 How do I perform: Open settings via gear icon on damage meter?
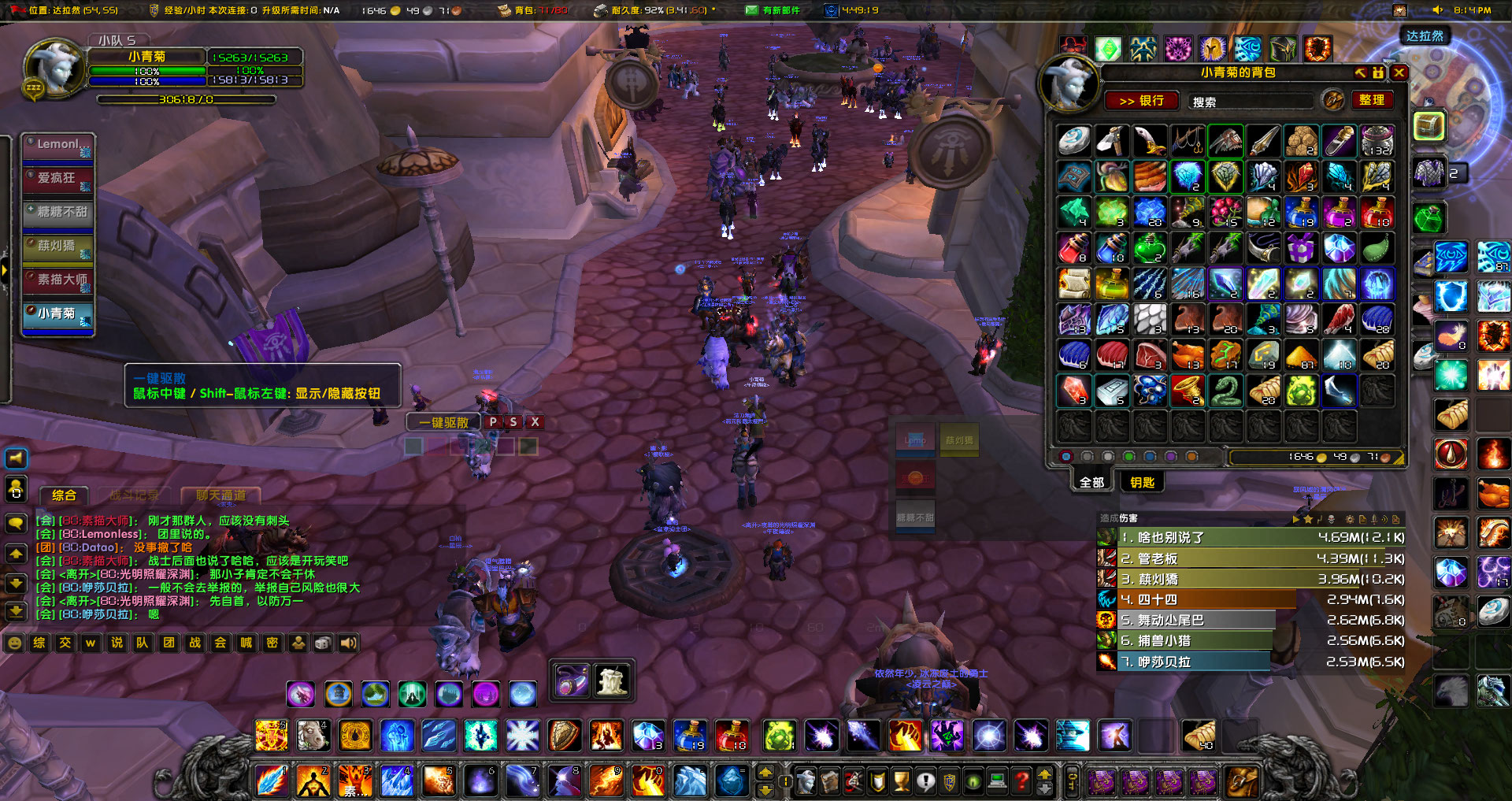coord(1348,520)
